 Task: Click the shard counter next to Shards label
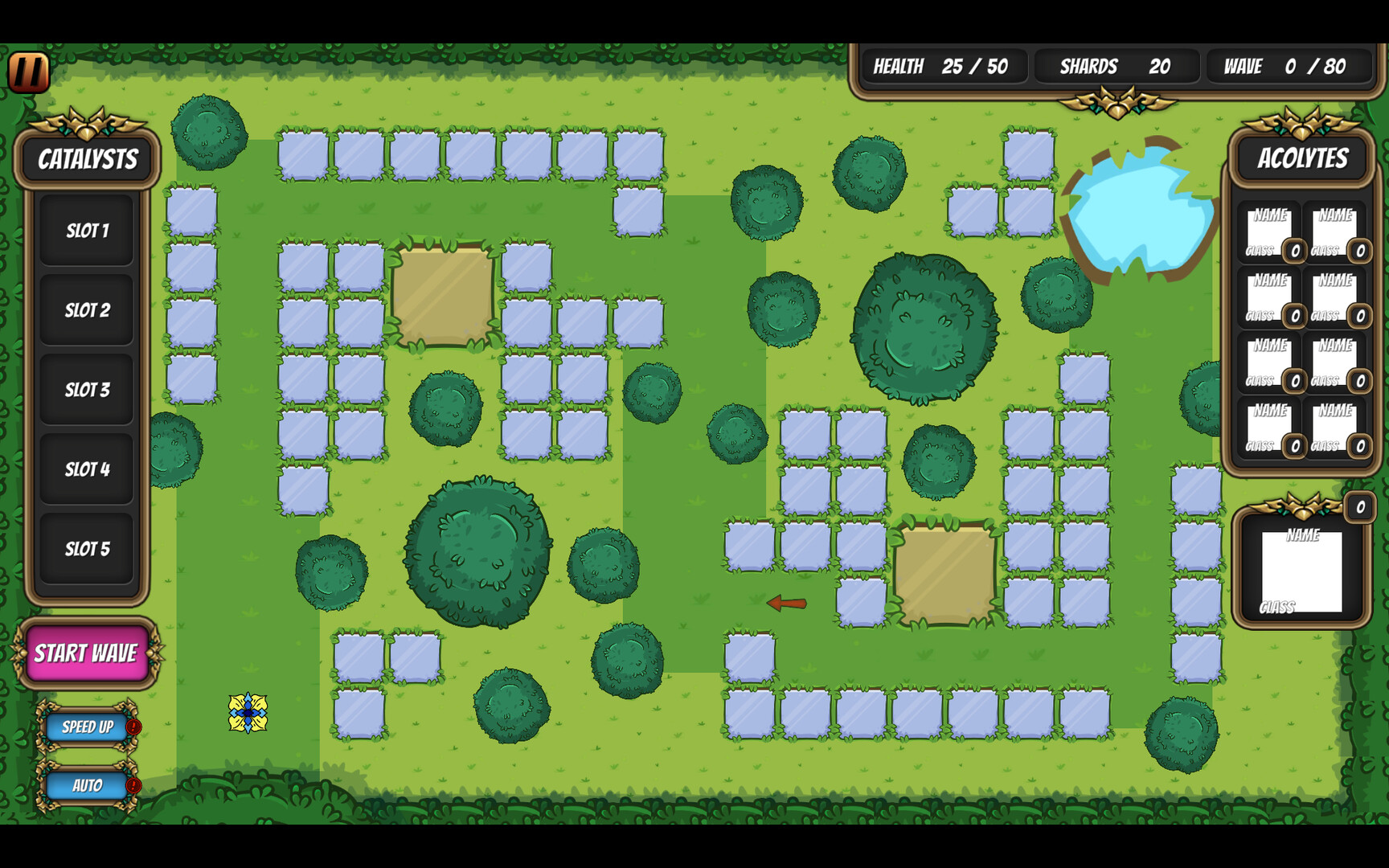tap(1161, 68)
